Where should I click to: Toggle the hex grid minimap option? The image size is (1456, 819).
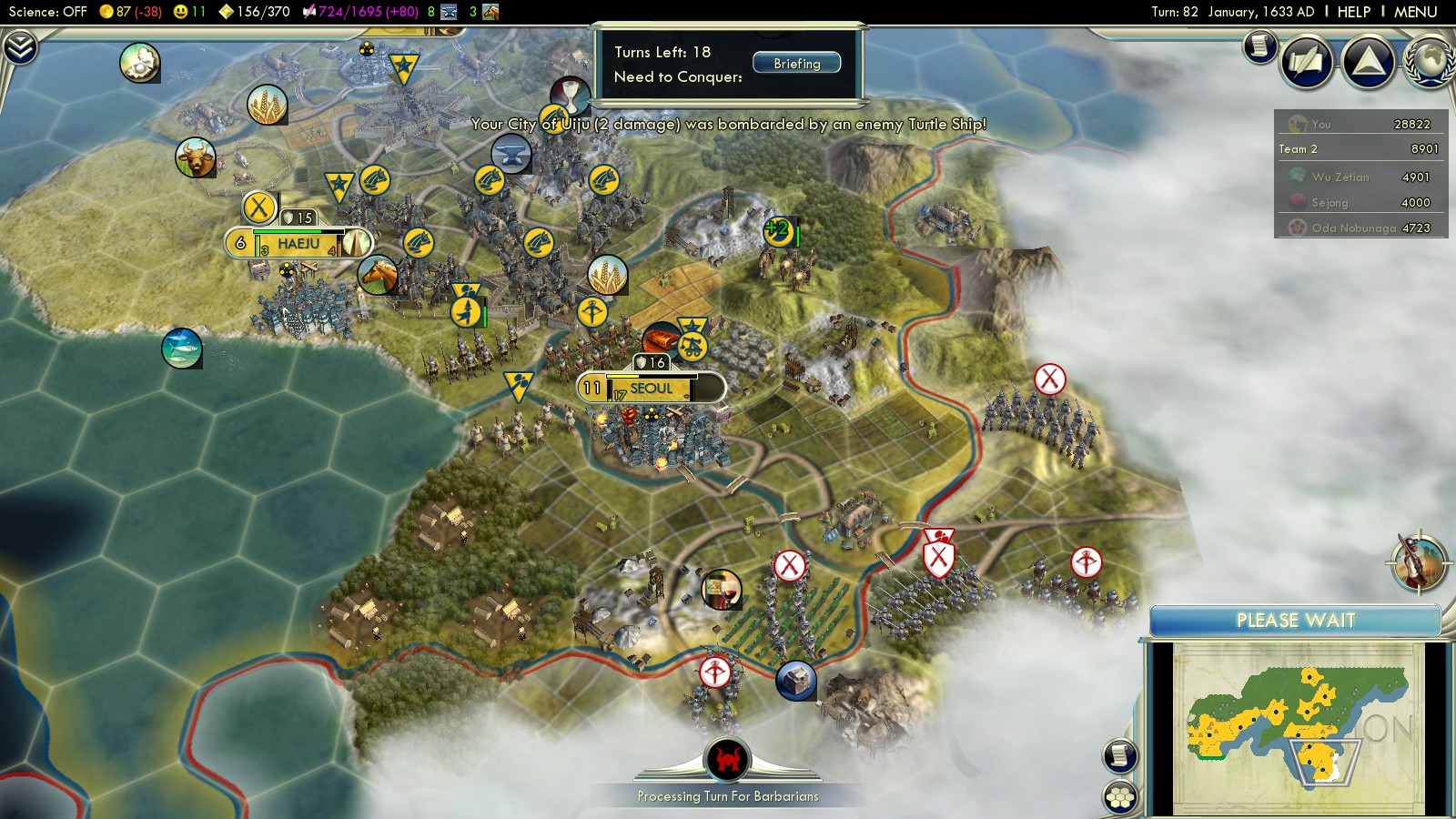click(1120, 797)
